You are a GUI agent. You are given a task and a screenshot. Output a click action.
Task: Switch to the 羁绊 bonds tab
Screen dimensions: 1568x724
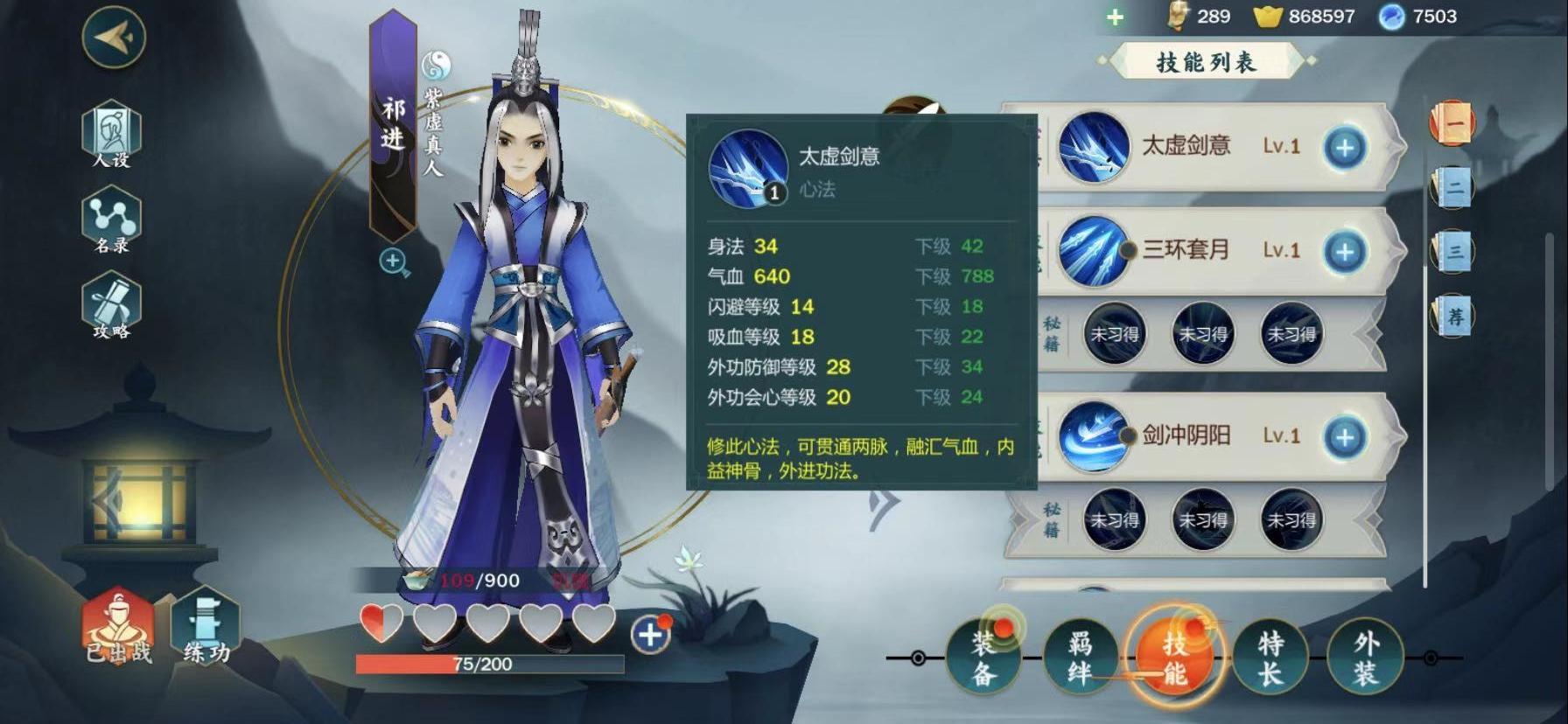(x=1080, y=658)
